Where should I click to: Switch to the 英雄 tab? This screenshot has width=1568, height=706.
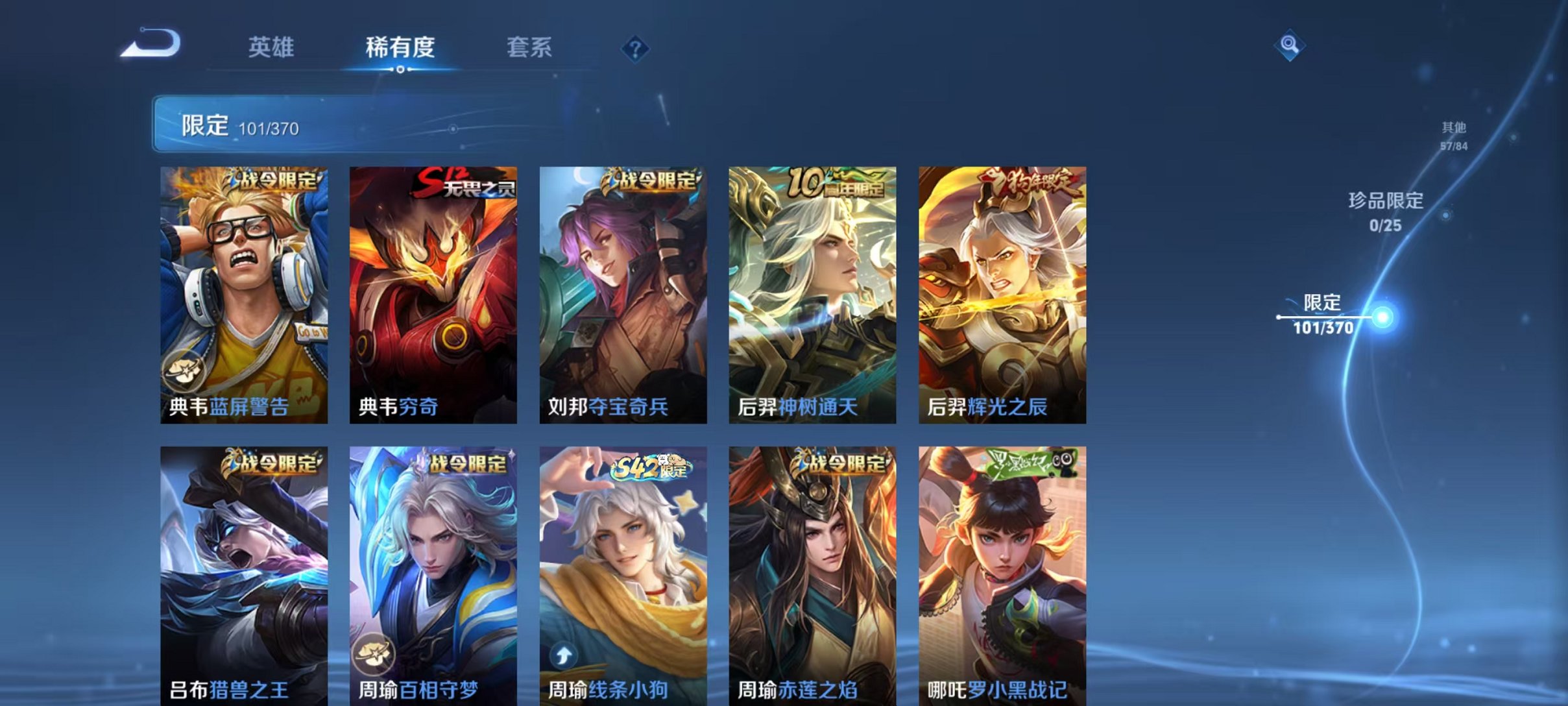click(x=272, y=47)
